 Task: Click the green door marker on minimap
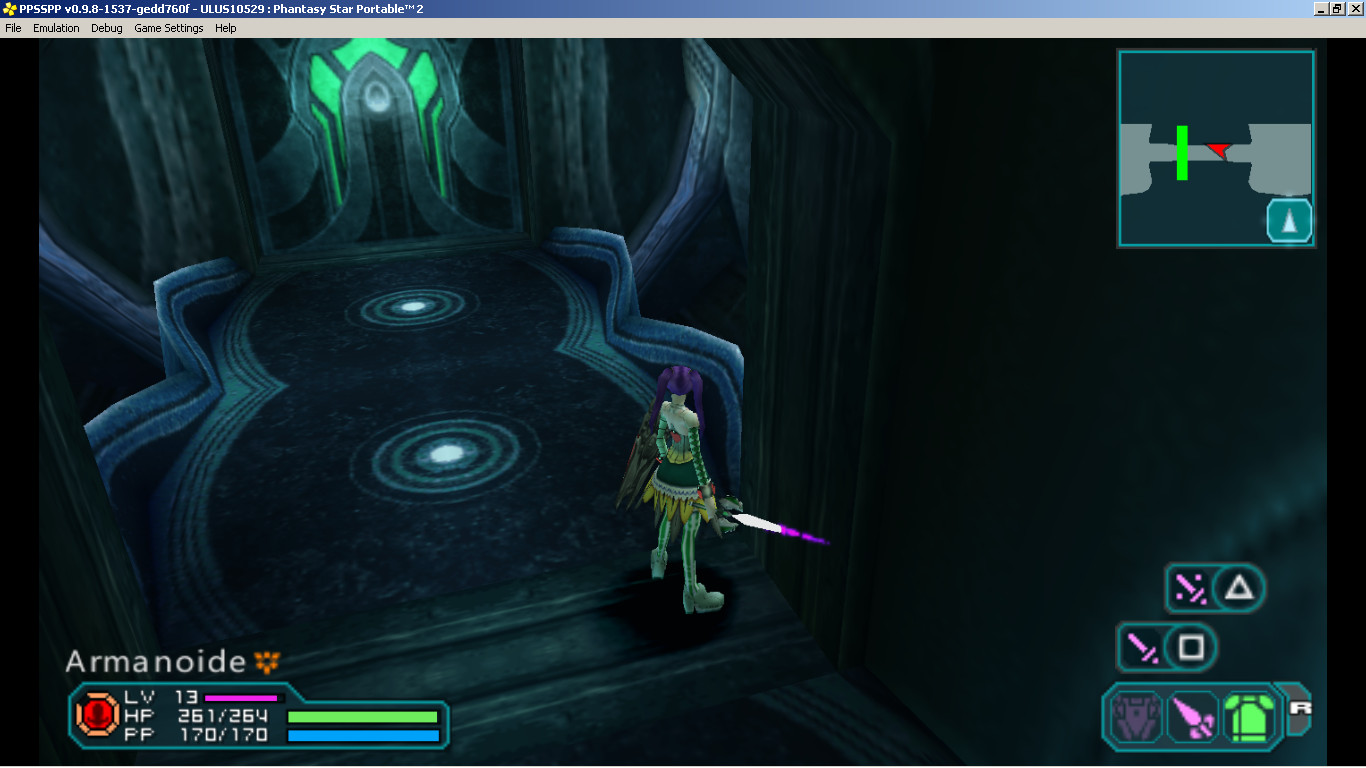coord(1182,152)
